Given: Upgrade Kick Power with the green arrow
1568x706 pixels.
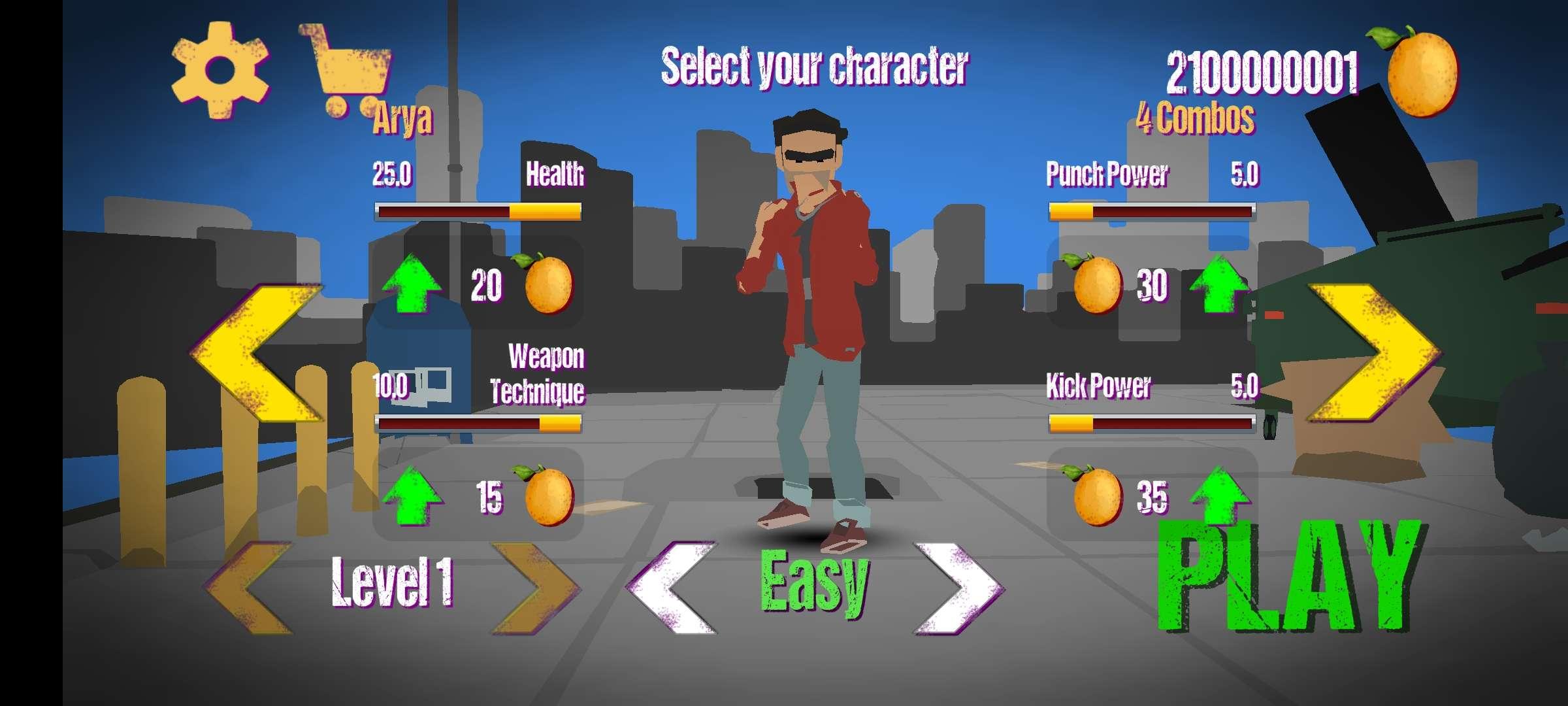Looking at the screenshot, I should click(1219, 494).
